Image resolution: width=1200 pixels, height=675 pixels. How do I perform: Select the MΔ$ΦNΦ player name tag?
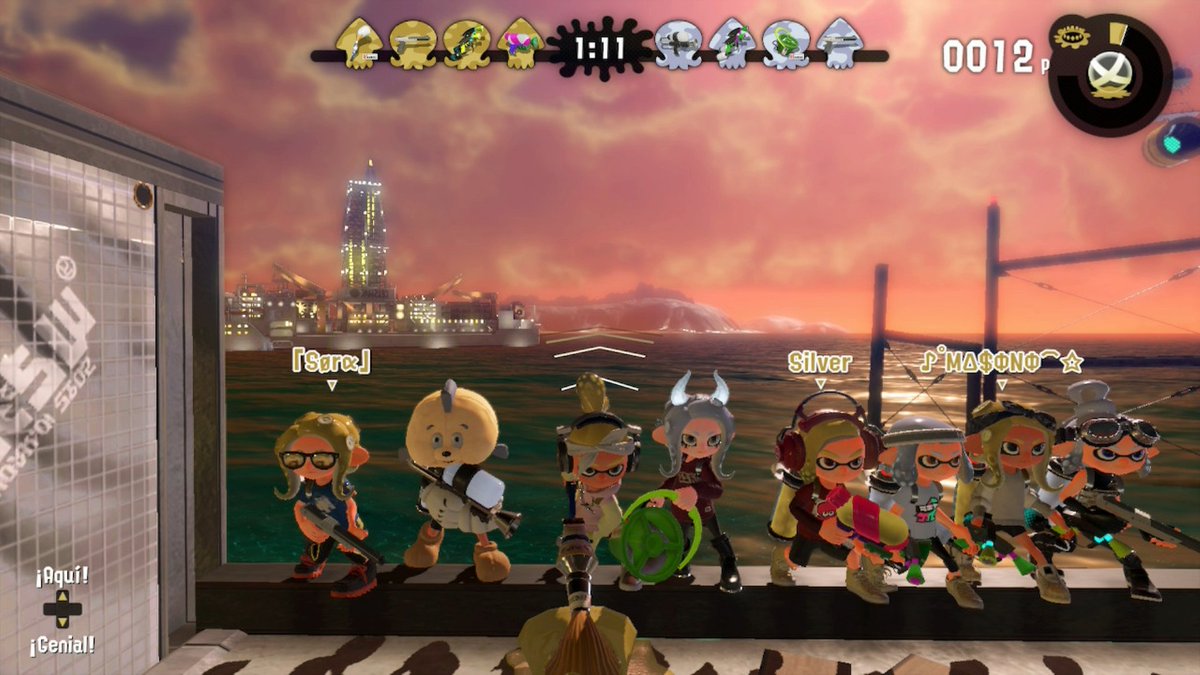(x=1001, y=361)
